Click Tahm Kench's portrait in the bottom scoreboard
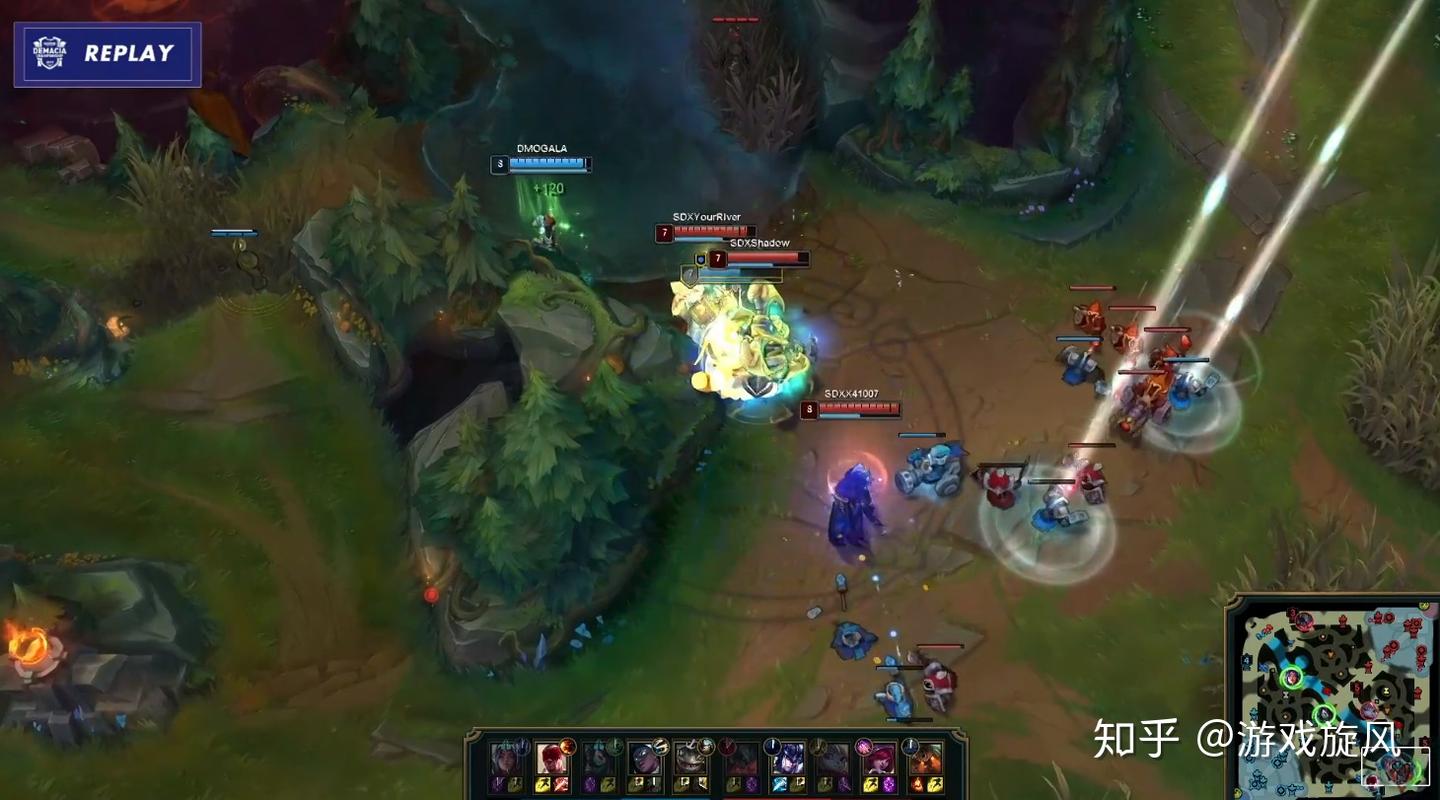Viewport: 1440px width, 800px height. [x=689, y=760]
